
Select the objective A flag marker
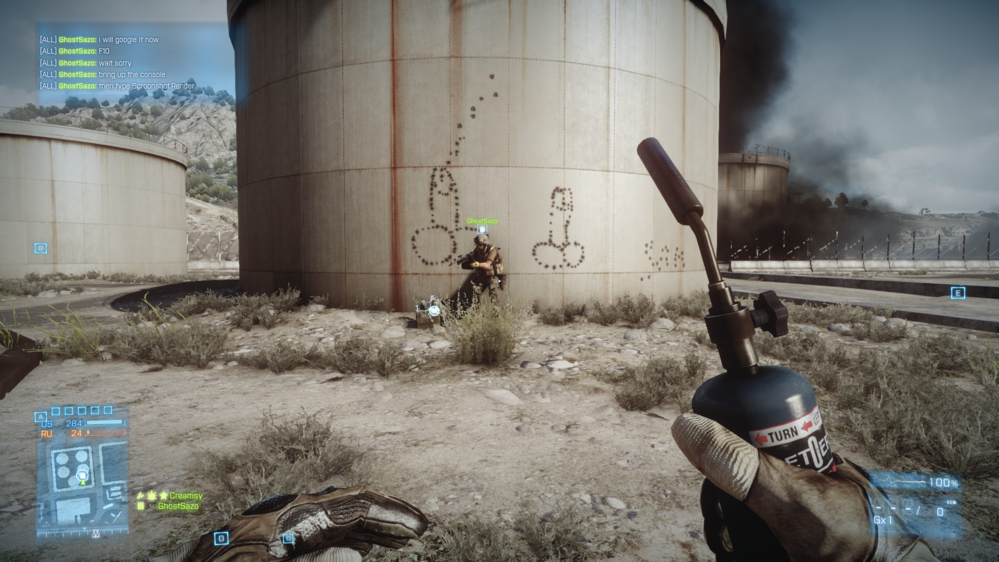tap(40, 417)
